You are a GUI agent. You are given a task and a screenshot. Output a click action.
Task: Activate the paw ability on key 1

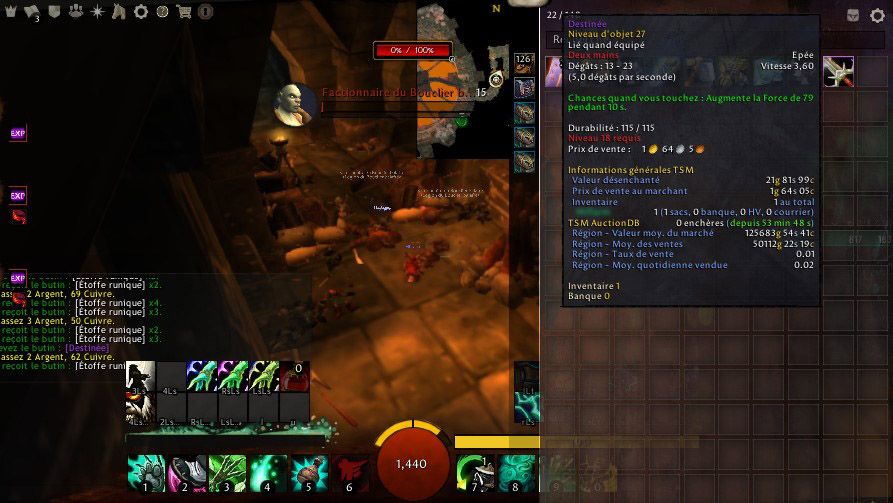click(x=146, y=473)
